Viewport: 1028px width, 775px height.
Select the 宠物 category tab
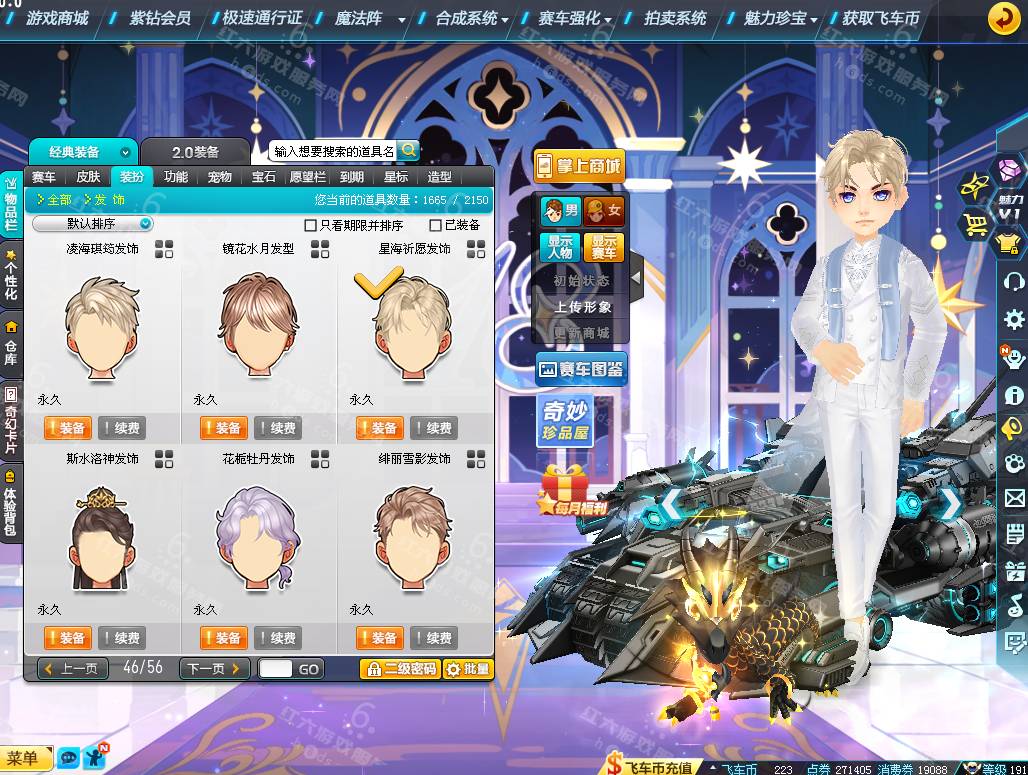219,177
